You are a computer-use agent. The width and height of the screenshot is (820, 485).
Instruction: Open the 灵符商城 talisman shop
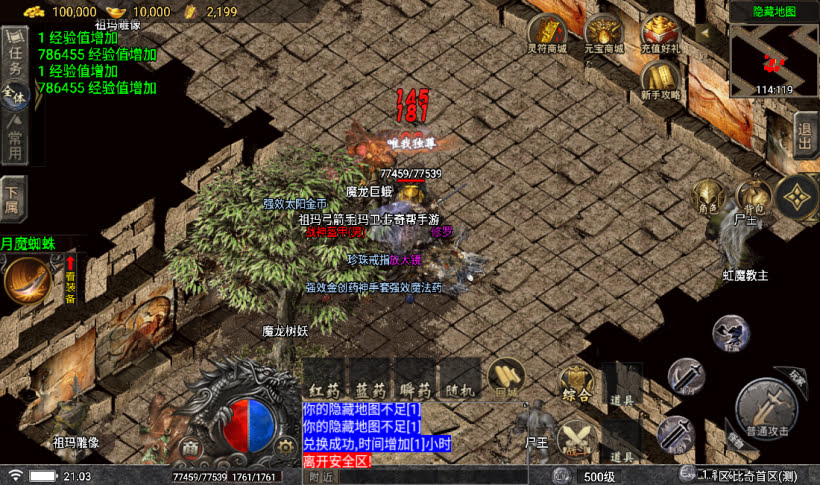(546, 36)
